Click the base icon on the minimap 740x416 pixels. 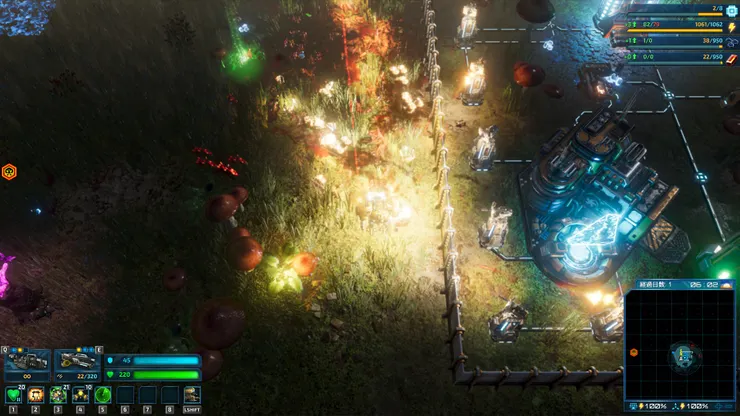point(684,353)
